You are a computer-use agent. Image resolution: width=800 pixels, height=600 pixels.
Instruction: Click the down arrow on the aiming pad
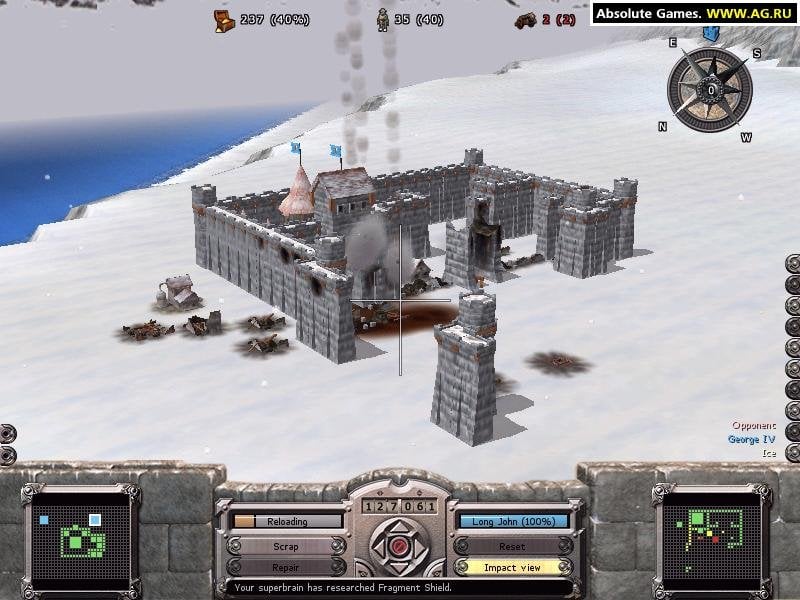(x=399, y=567)
